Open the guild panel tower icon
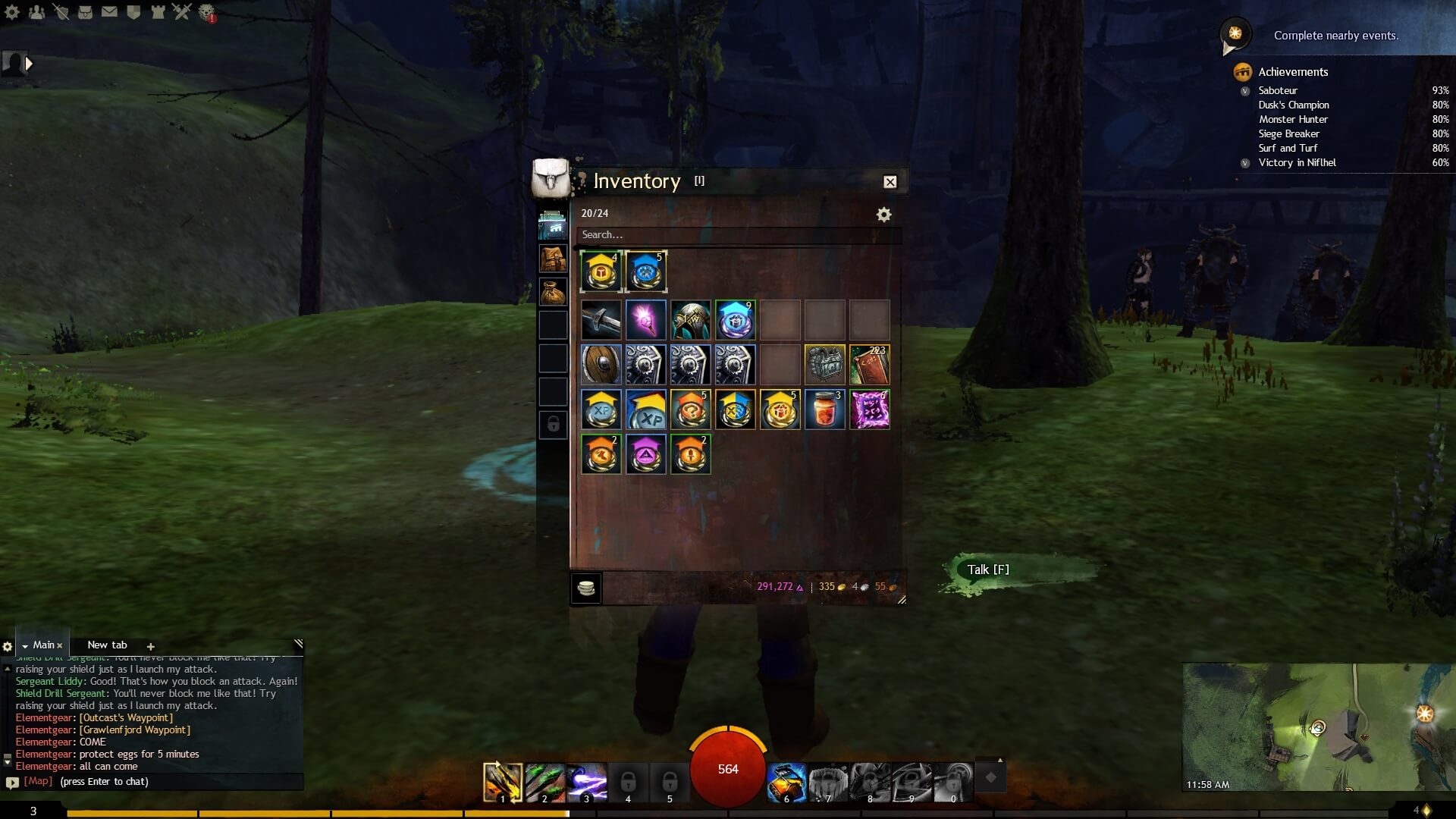This screenshot has height=819, width=1456. [x=158, y=11]
